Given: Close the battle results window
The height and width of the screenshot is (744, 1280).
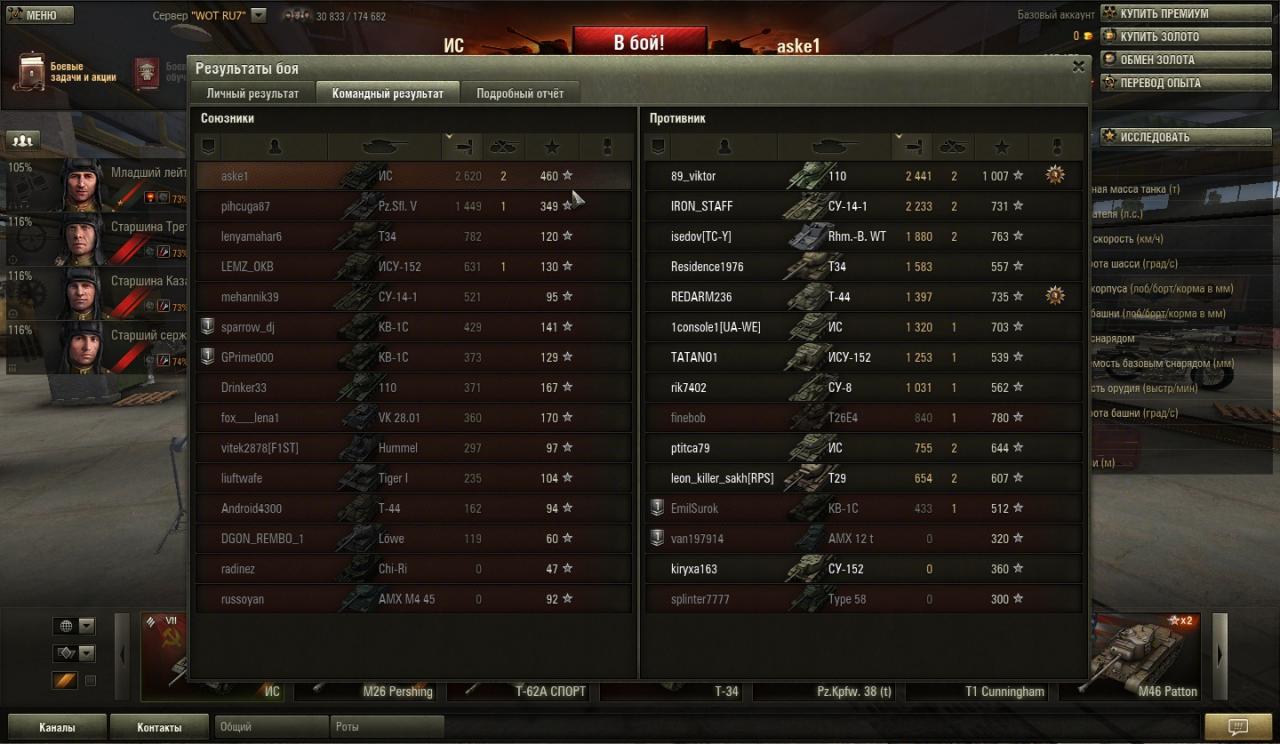Looking at the screenshot, I should pyautogui.click(x=1078, y=67).
